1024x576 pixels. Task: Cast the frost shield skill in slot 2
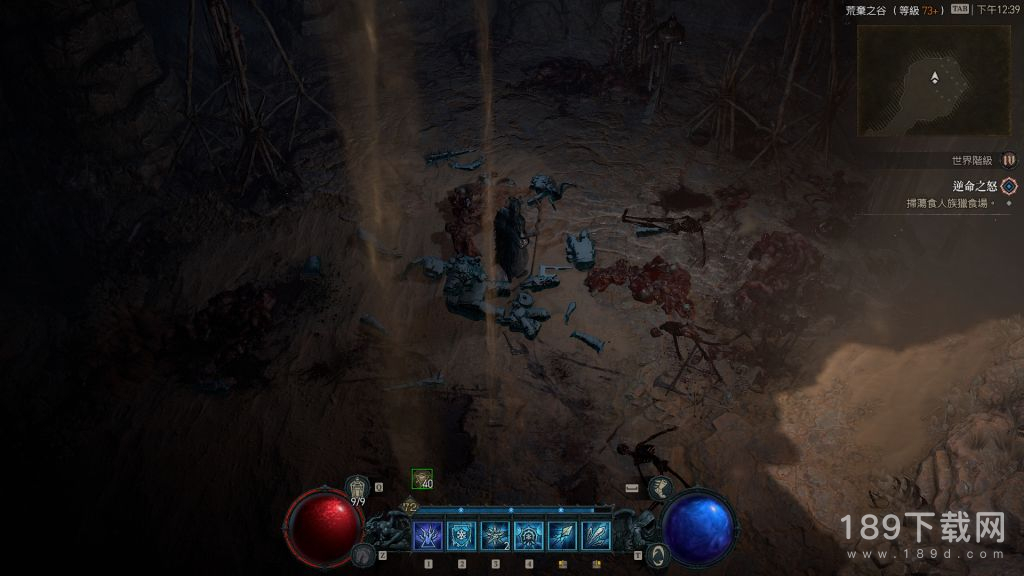point(462,536)
